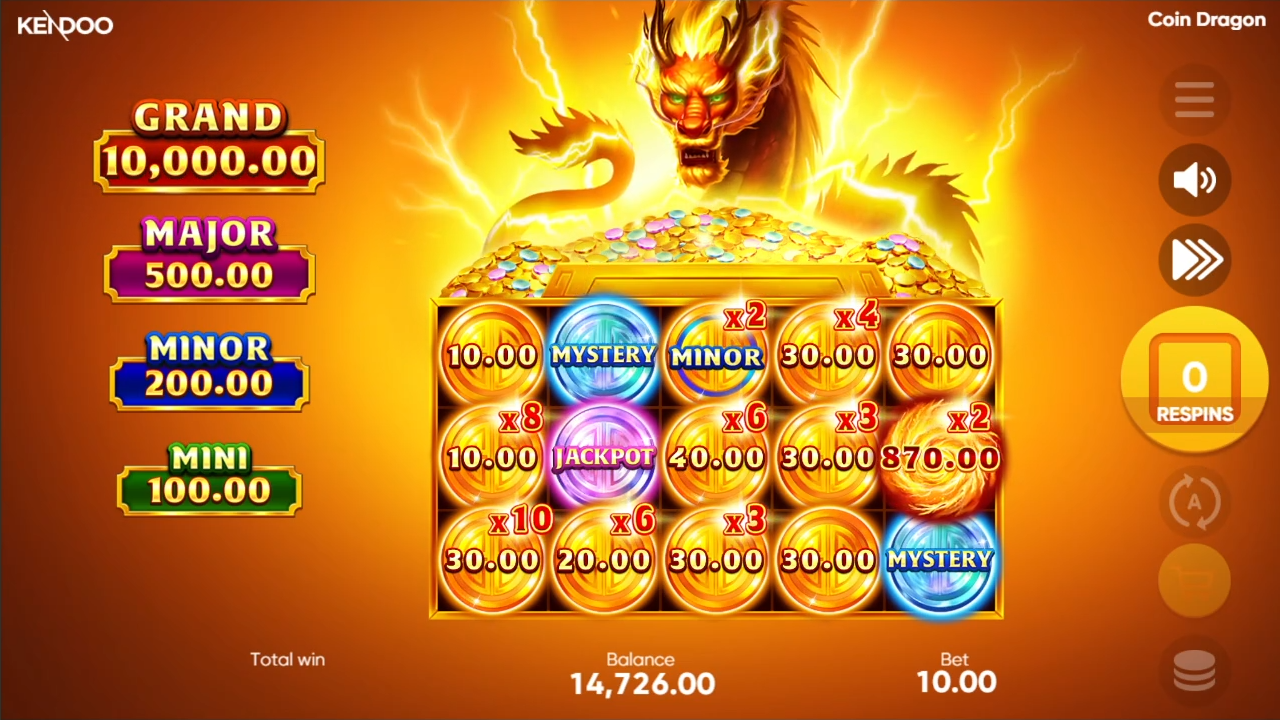Click the x10 30.00 coin symbol

[x=490, y=558]
